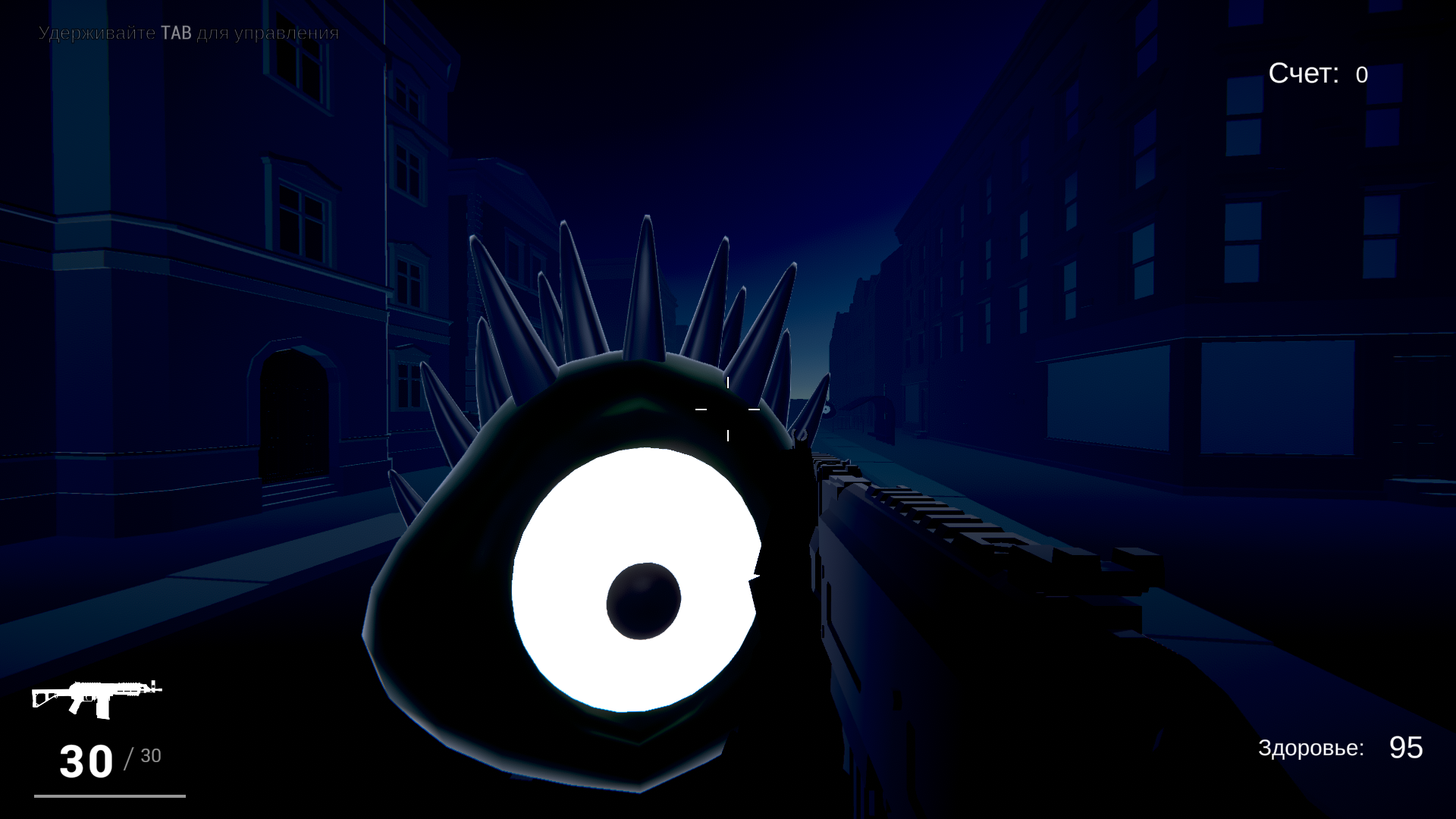Click the word Удерживайте in the hint

click(97, 33)
